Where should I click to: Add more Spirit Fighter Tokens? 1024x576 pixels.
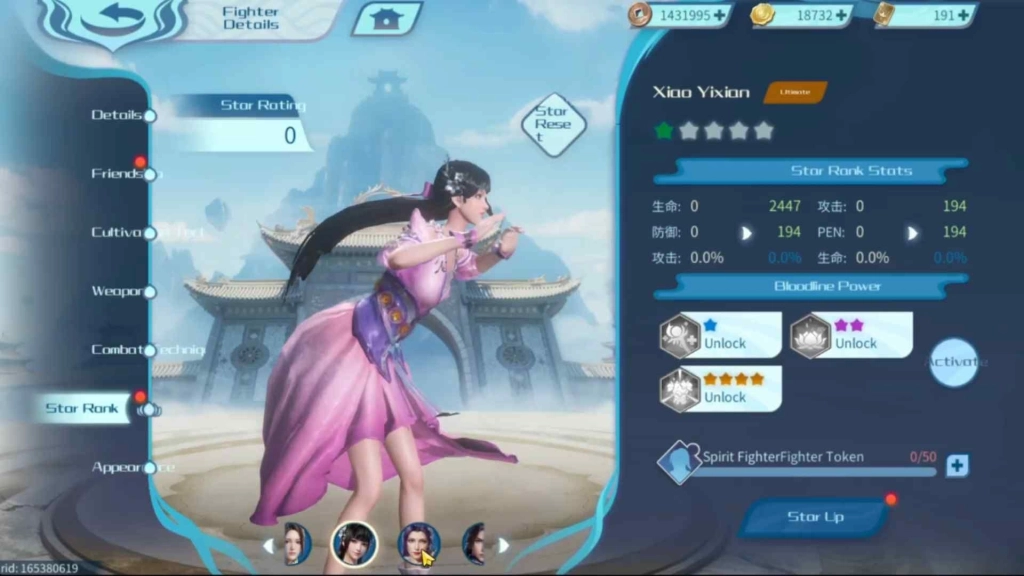pyautogui.click(x=957, y=465)
